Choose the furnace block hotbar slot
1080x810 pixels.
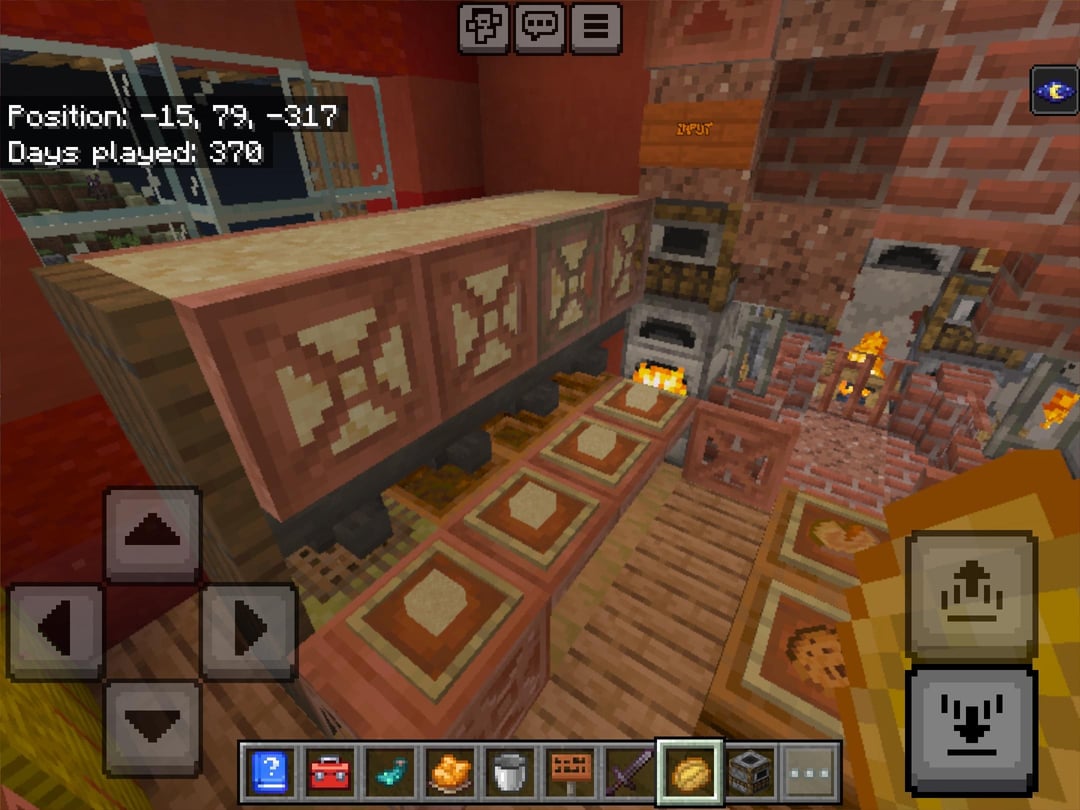tap(749, 773)
